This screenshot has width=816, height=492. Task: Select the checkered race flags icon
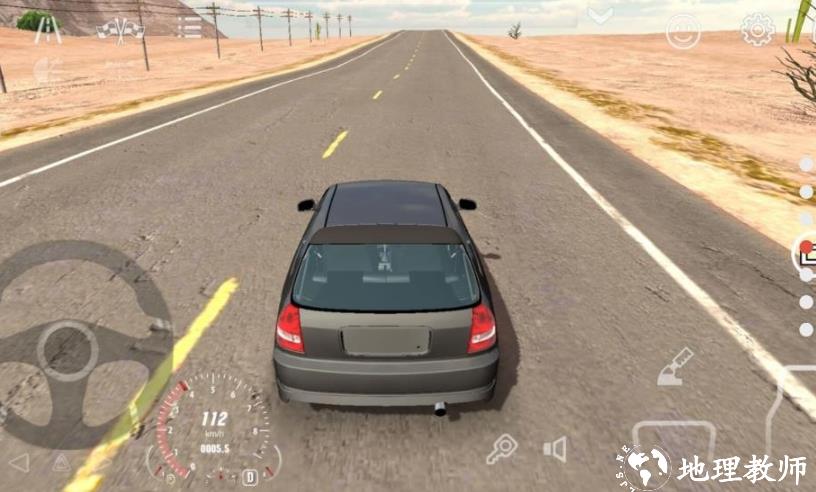[x=120, y=28]
